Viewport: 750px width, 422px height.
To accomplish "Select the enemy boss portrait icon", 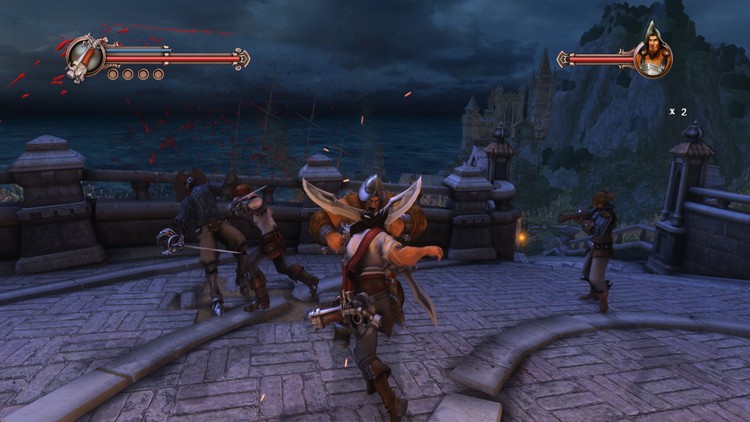I will [x=652, y=56].
